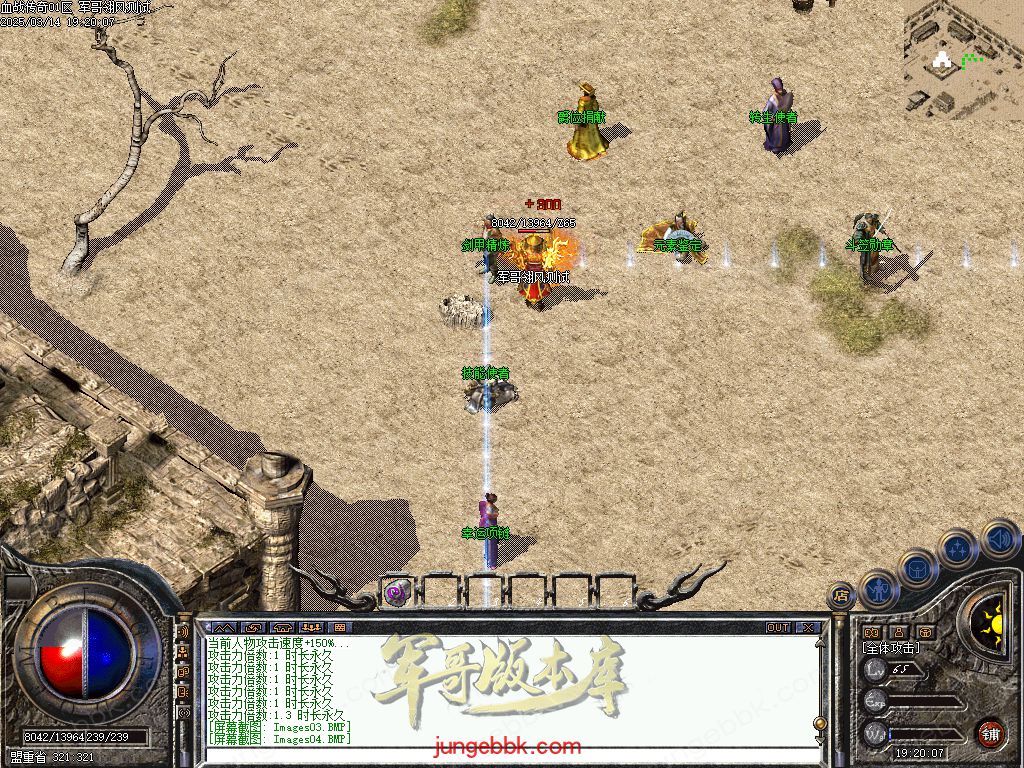The width and height of the screenshot is (1024, 768).
Task: Click the network nodes chat filter icon
Action: coord(183,652)
